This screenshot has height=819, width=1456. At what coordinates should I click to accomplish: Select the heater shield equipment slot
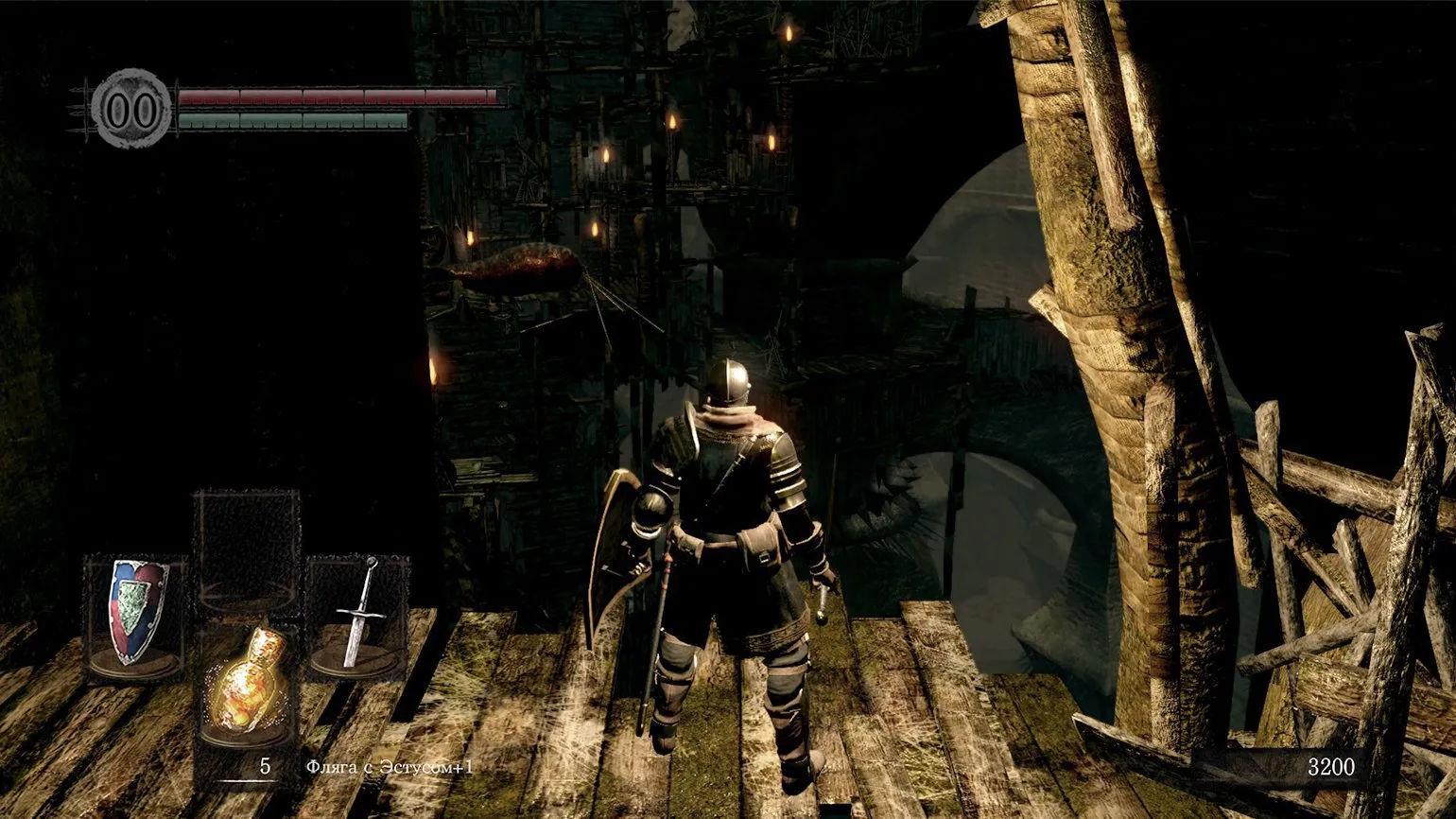click(x=135, y=615)
